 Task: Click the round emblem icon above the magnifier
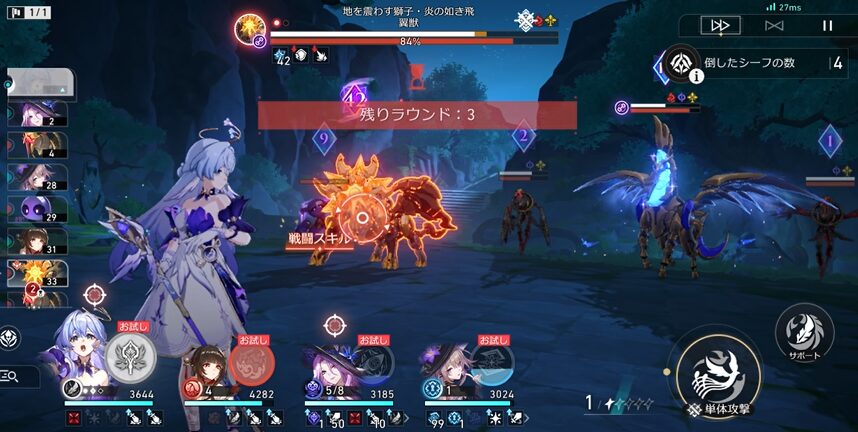point(9,338)
